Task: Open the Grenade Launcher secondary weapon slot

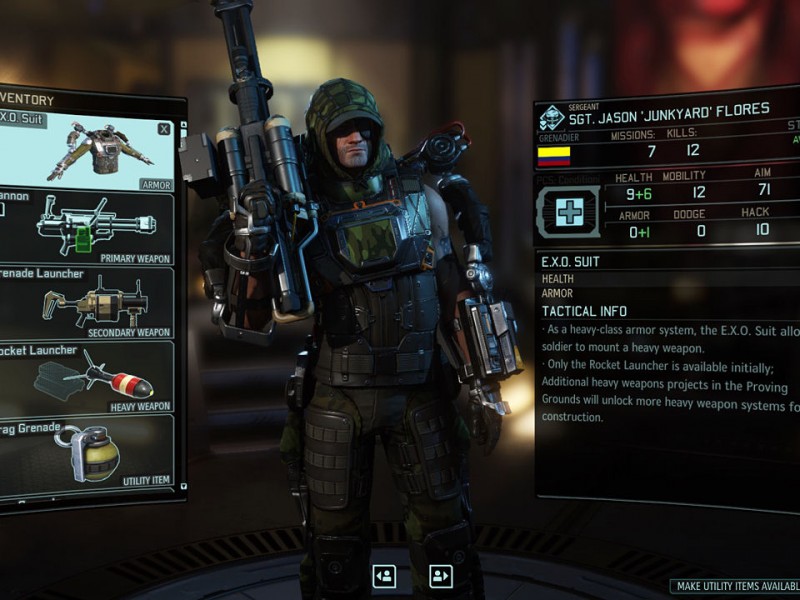Action: [88, 303]
